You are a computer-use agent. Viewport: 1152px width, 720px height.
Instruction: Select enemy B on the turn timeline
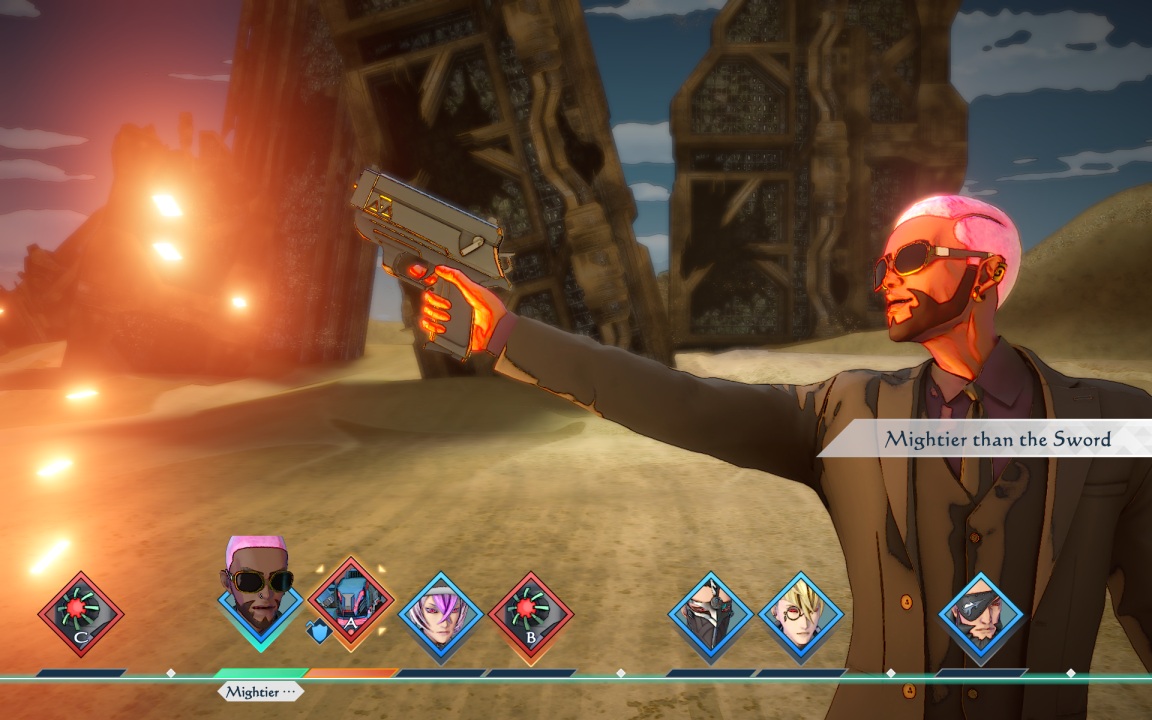(x=531, y=613)
